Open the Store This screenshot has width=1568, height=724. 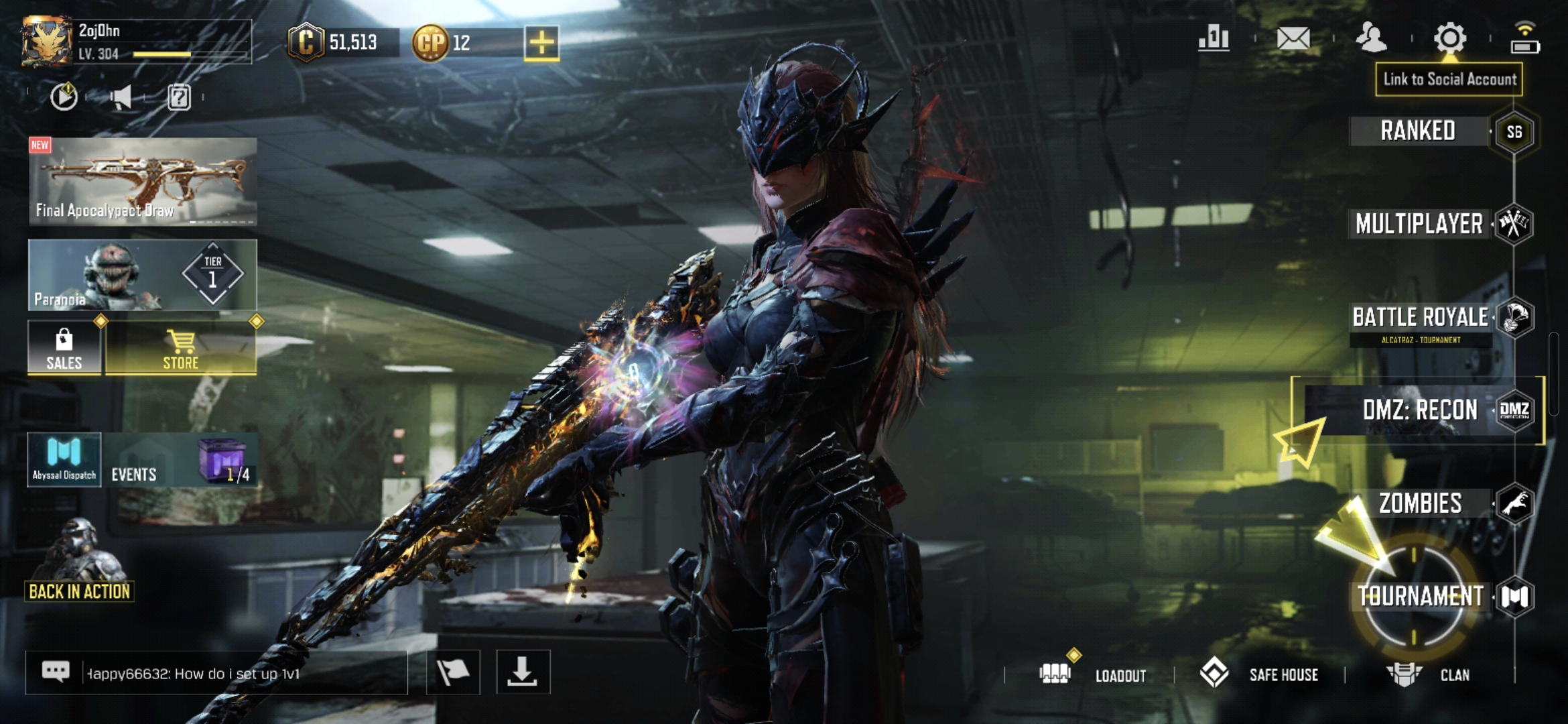pos(181,347)
